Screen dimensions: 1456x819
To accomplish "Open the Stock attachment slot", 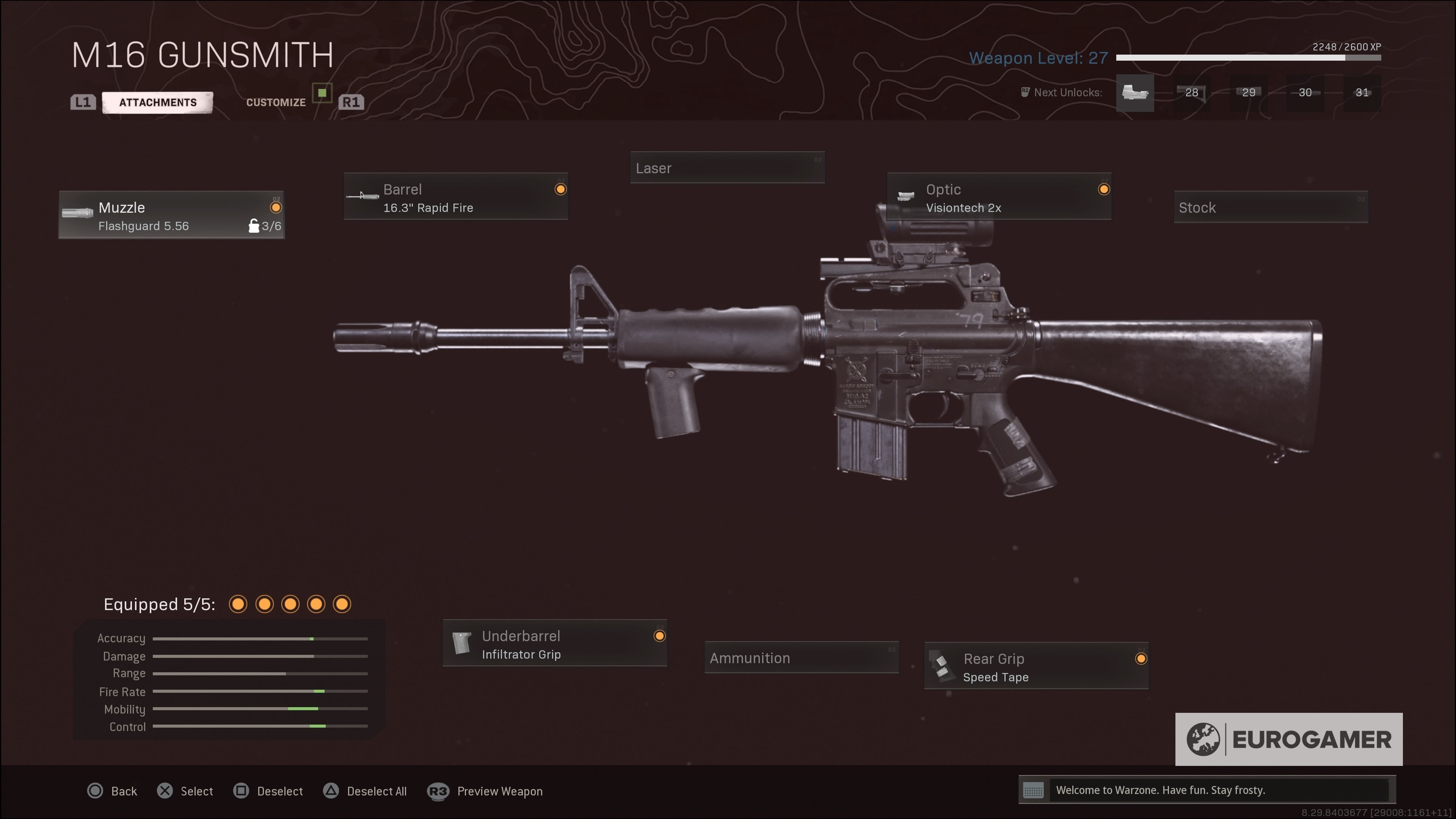I will [x=1271, y=207].
